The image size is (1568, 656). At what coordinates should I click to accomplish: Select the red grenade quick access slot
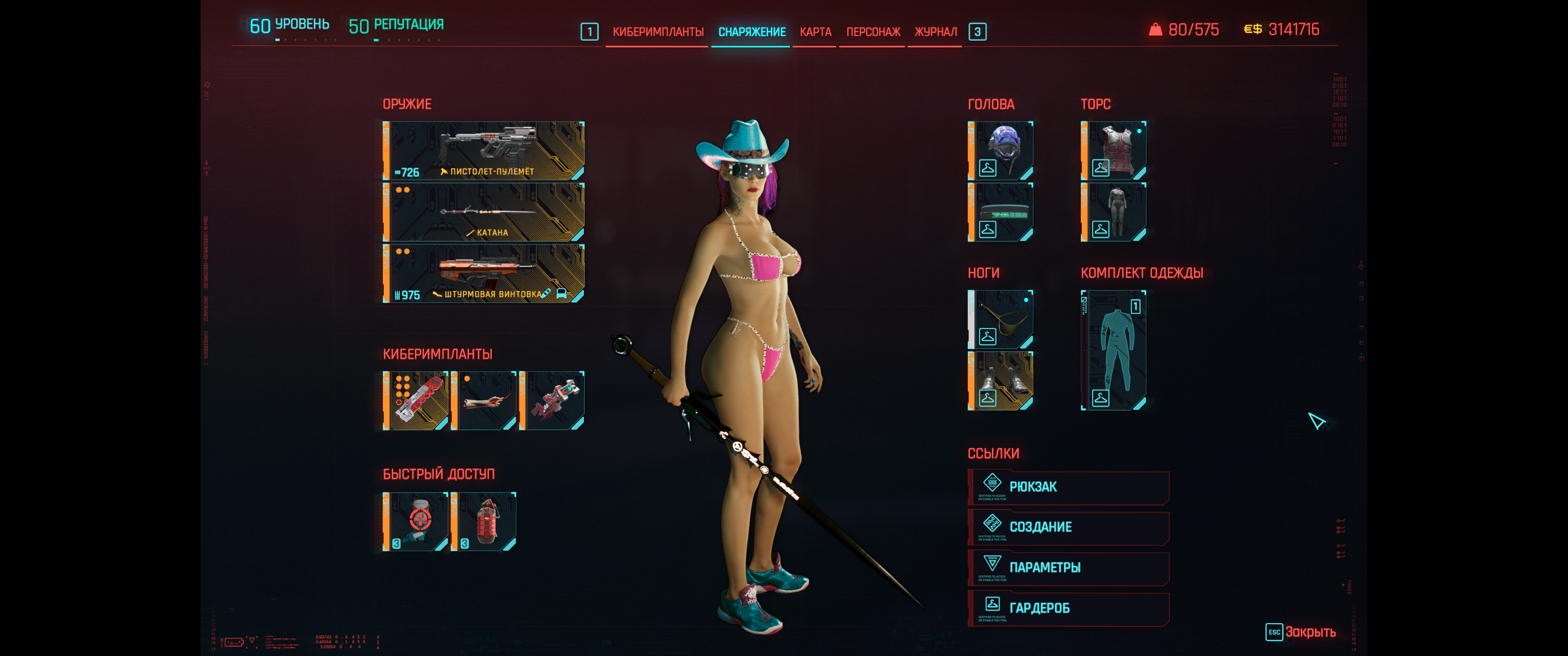484,522
